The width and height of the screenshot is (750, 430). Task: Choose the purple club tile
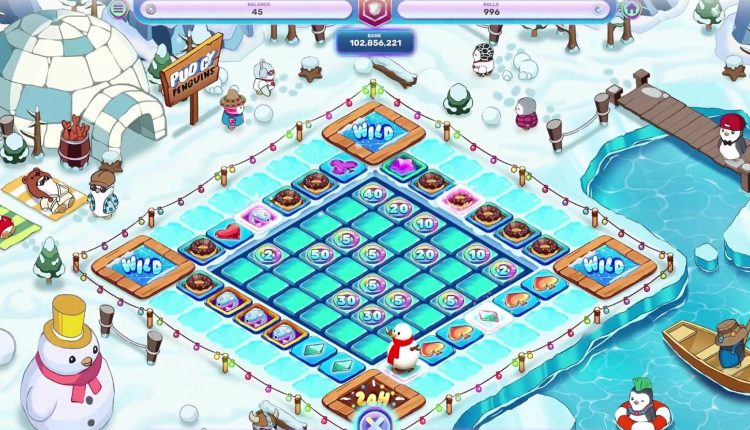(343, 165)
